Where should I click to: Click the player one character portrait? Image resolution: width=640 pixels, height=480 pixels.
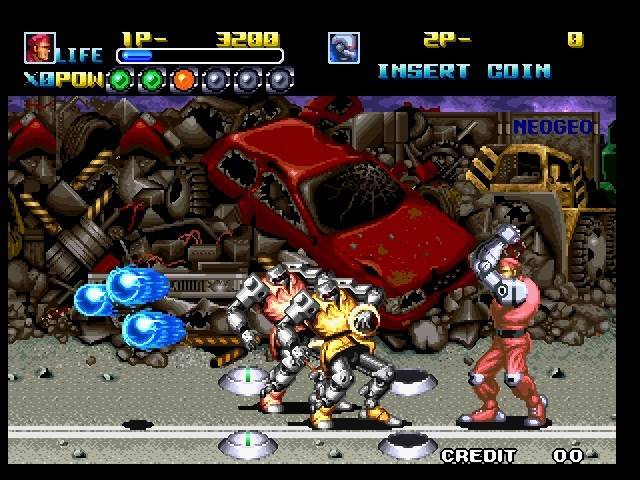(x=40, y=47)
